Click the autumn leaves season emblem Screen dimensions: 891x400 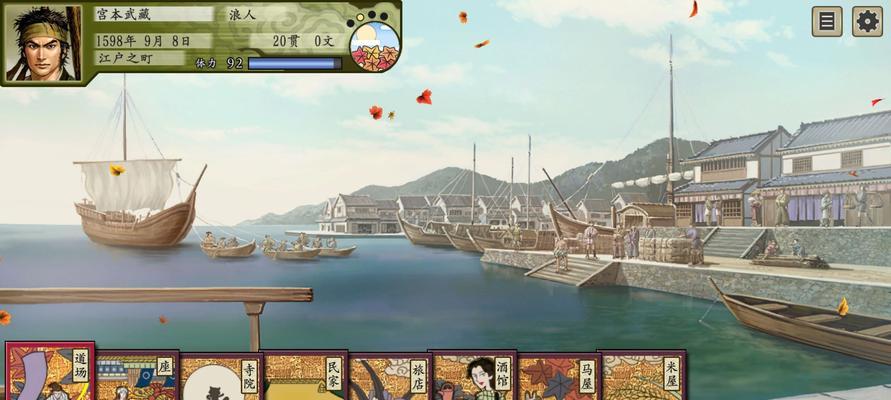[375, 45]
